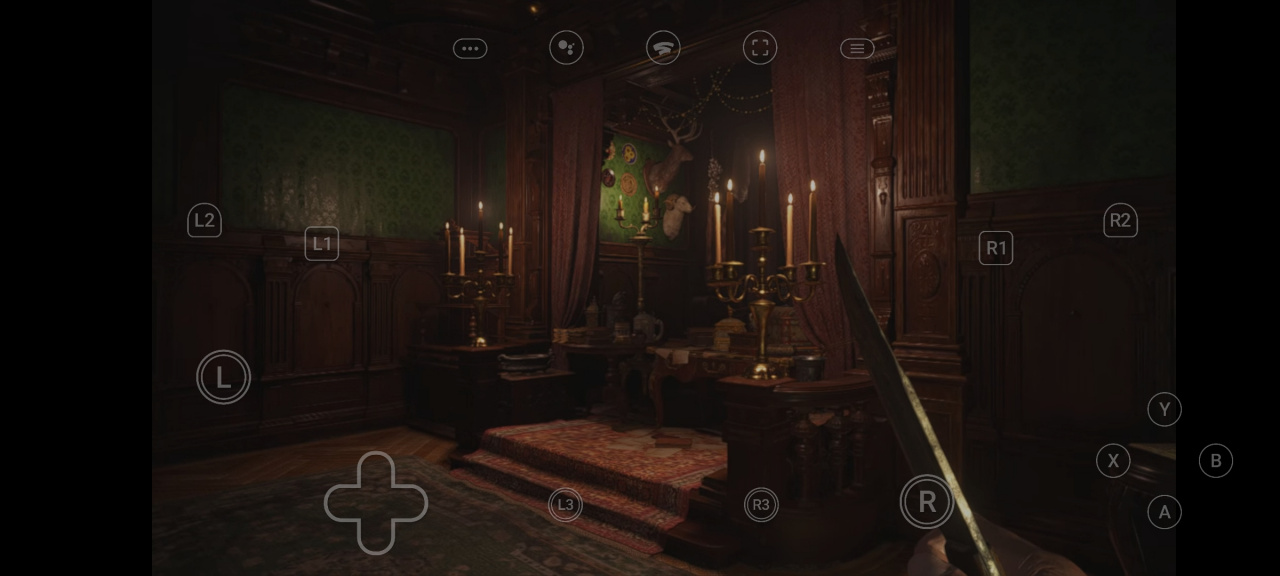This screenshot has width=1280, height=576.
Task: Tap the on-screen B face button
Action: pos(1216,461)
